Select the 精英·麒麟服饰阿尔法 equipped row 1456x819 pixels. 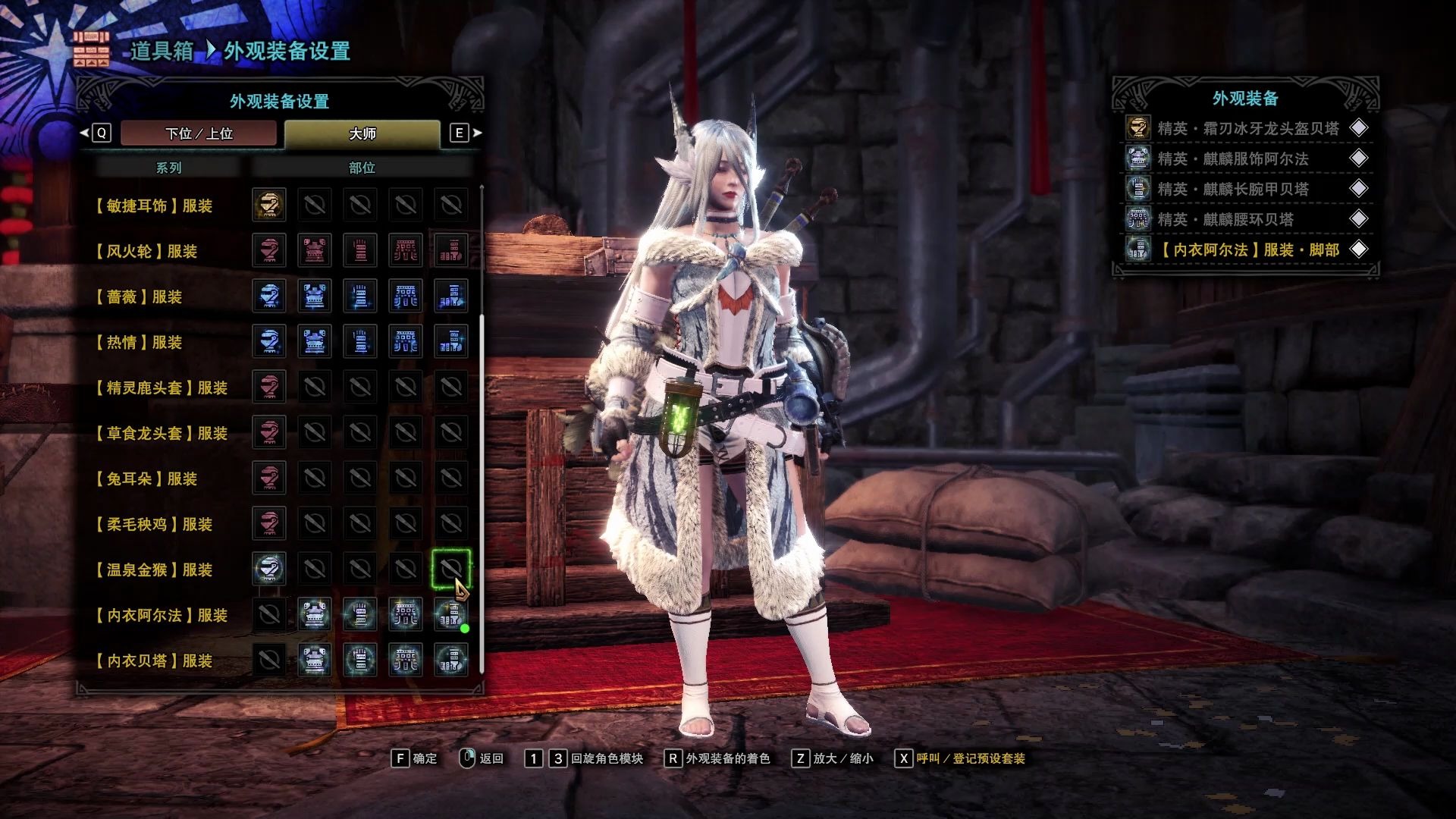(x=1246, y=158)
